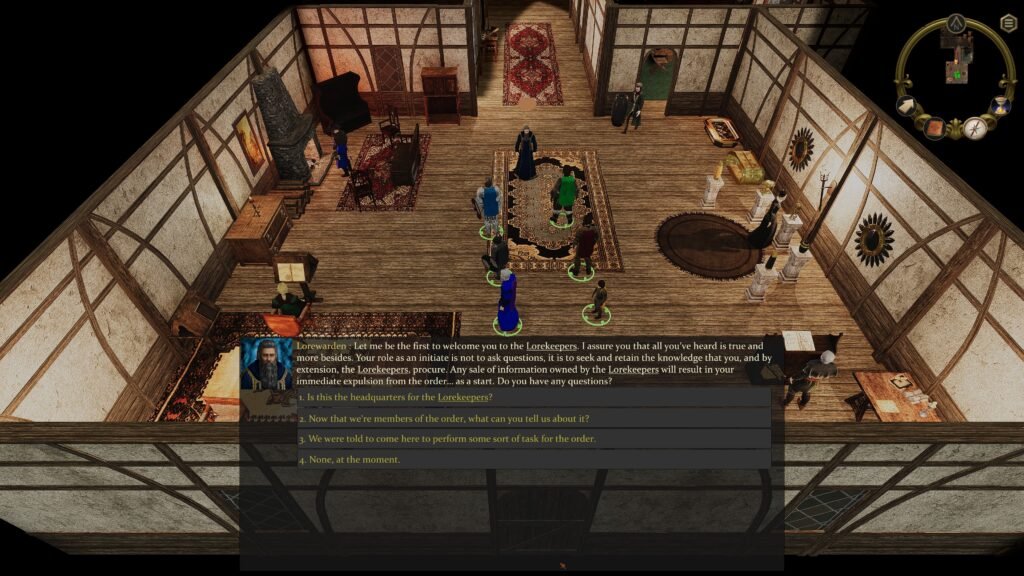
Task: Open the hexagonal main menu button
Action: (x=1008, y=23)
